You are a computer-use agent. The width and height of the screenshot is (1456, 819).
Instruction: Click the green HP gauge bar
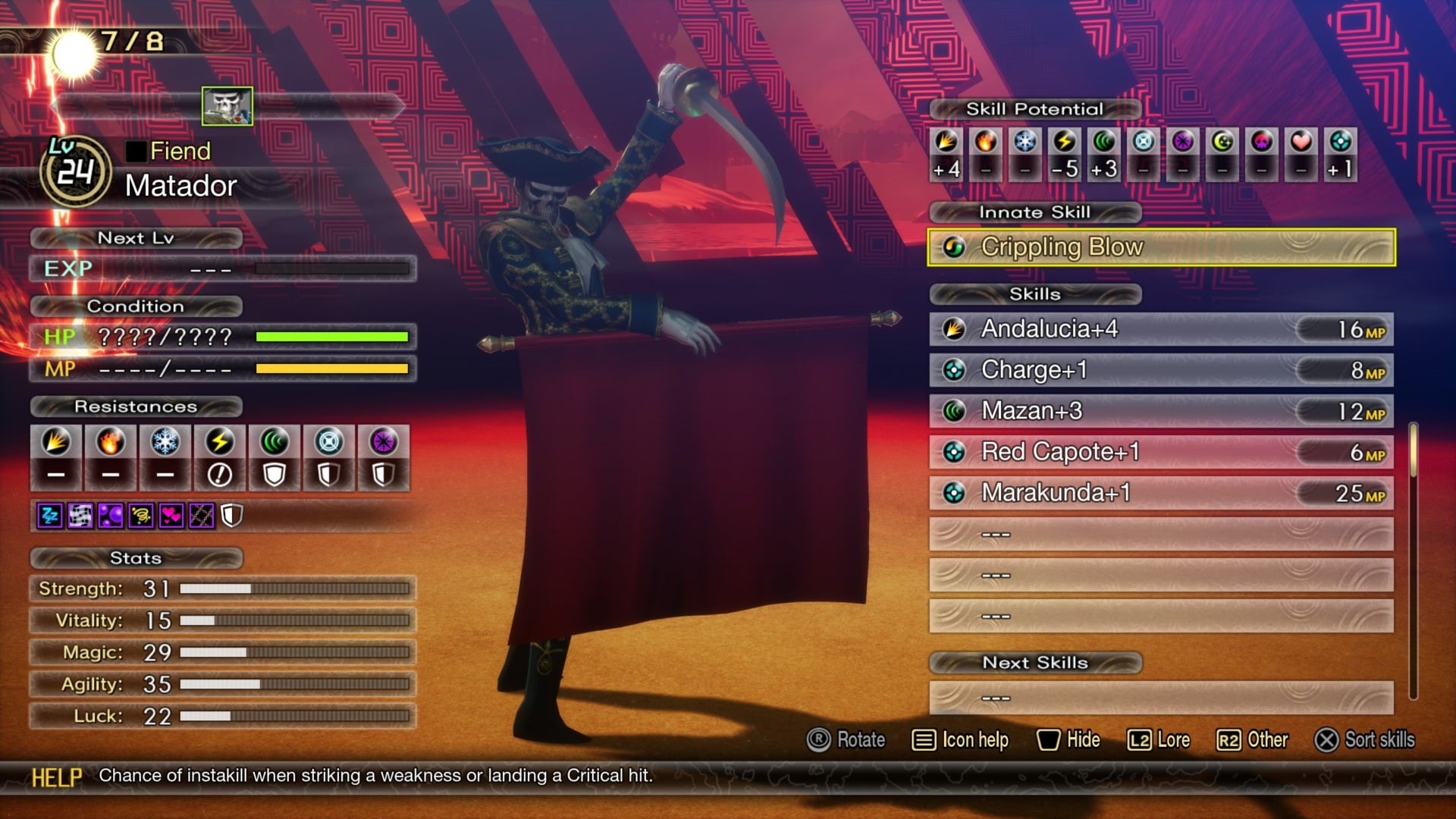[x=332, y=337]
